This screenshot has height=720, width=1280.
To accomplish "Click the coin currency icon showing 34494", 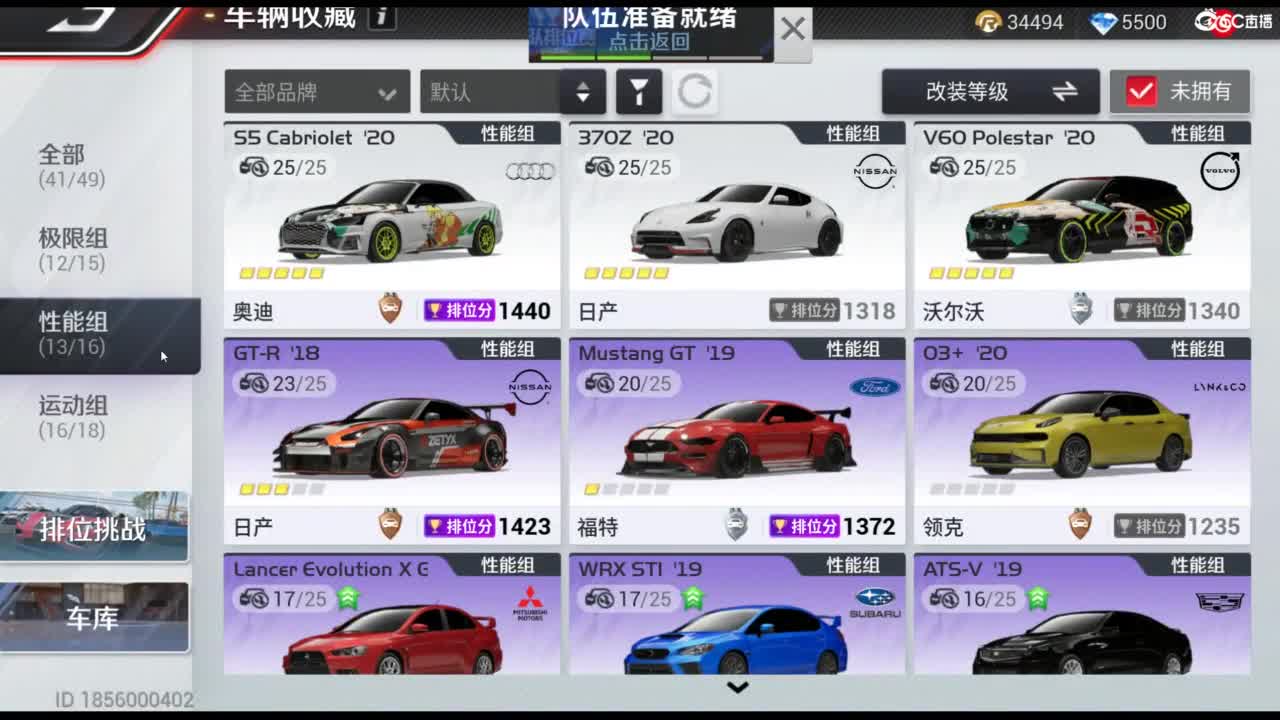I will click(x=988, y=22).
